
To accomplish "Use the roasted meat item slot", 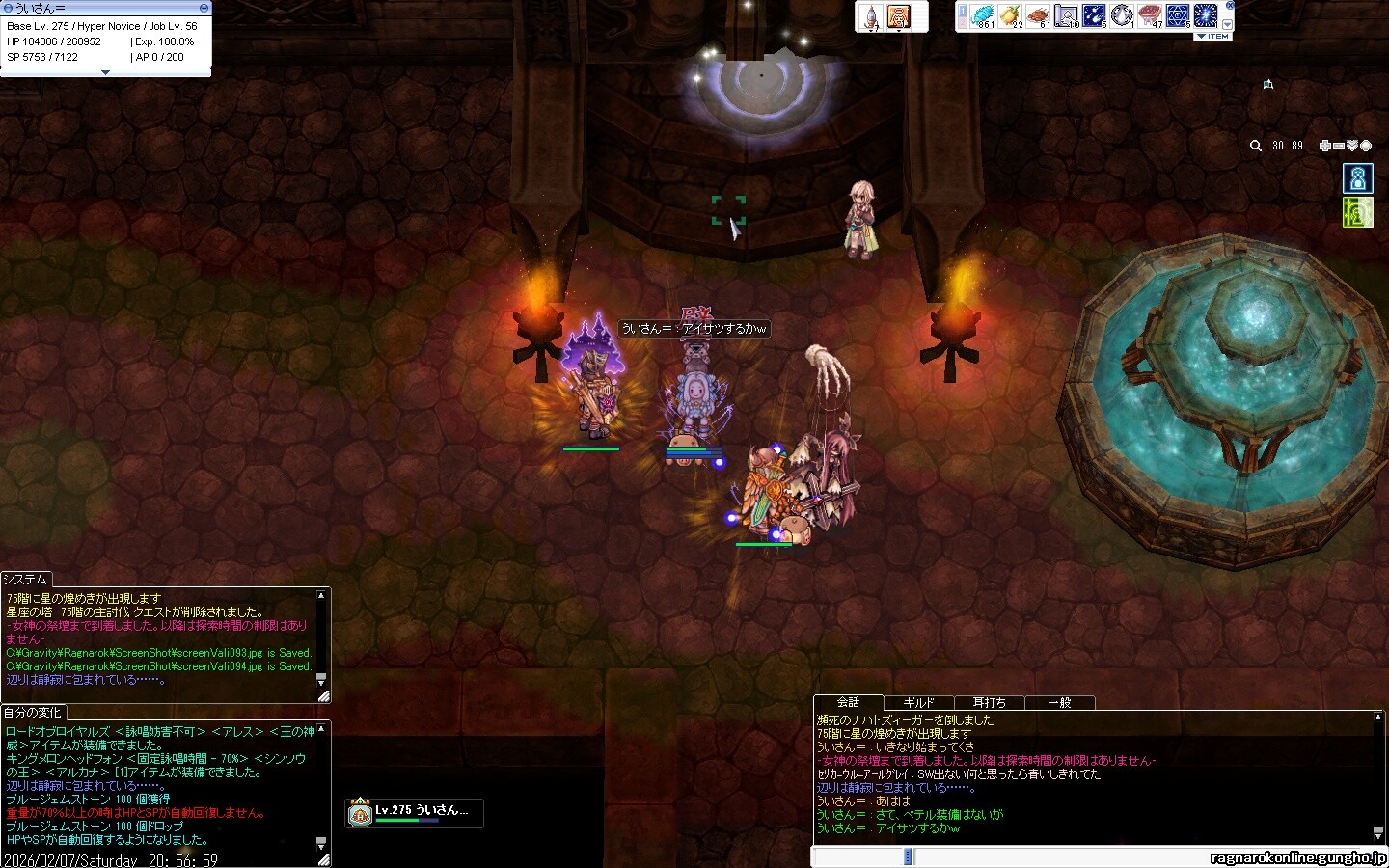I will [1038, 15].
